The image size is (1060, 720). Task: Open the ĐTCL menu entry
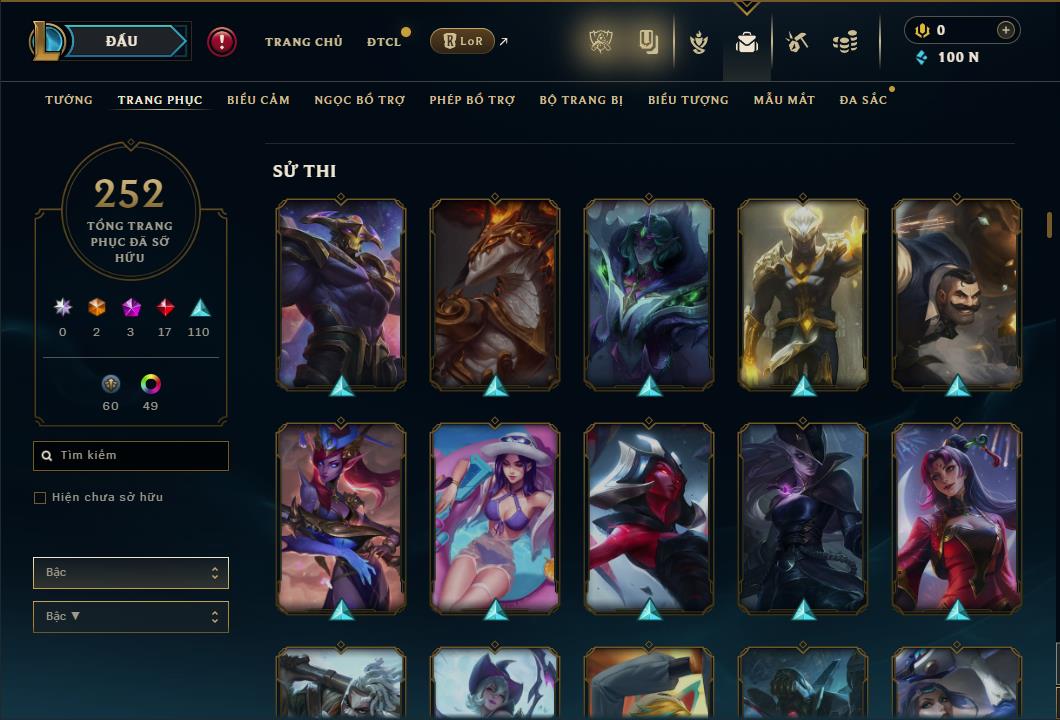click(x=384, y=42)
